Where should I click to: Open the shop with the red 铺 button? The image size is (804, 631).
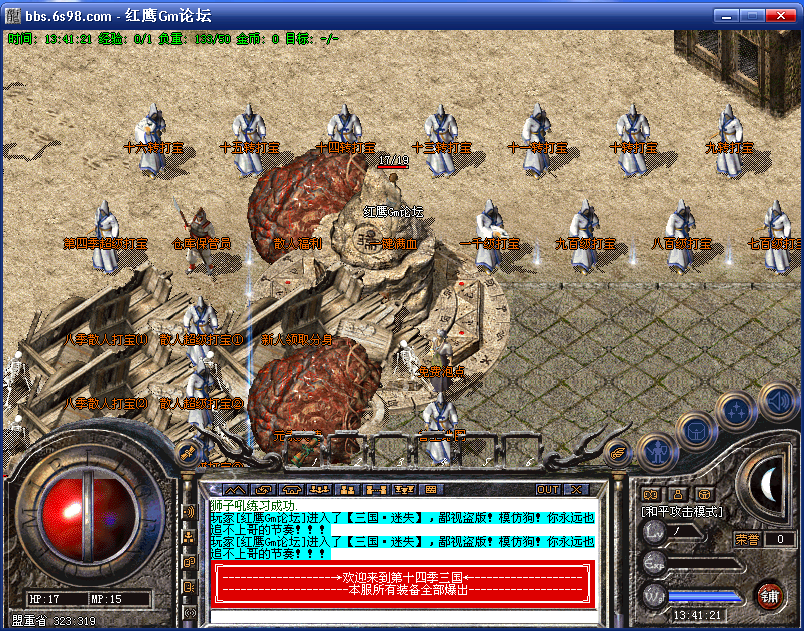point(769,596)
